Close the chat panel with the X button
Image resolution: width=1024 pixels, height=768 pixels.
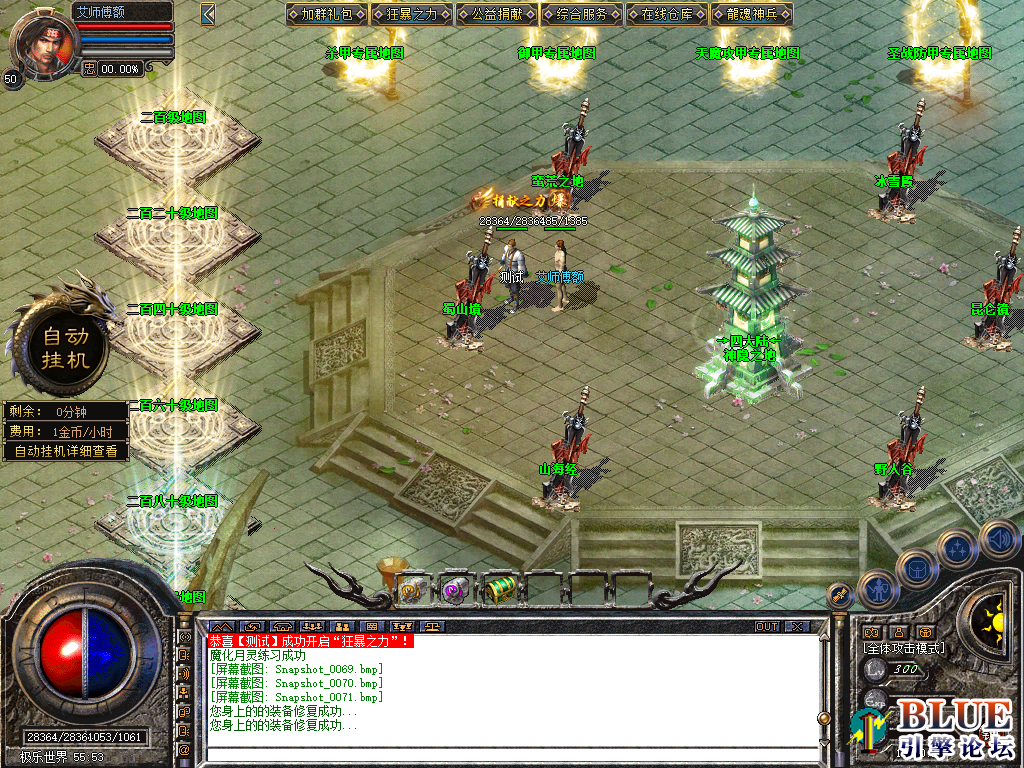[x=796, y=626]
